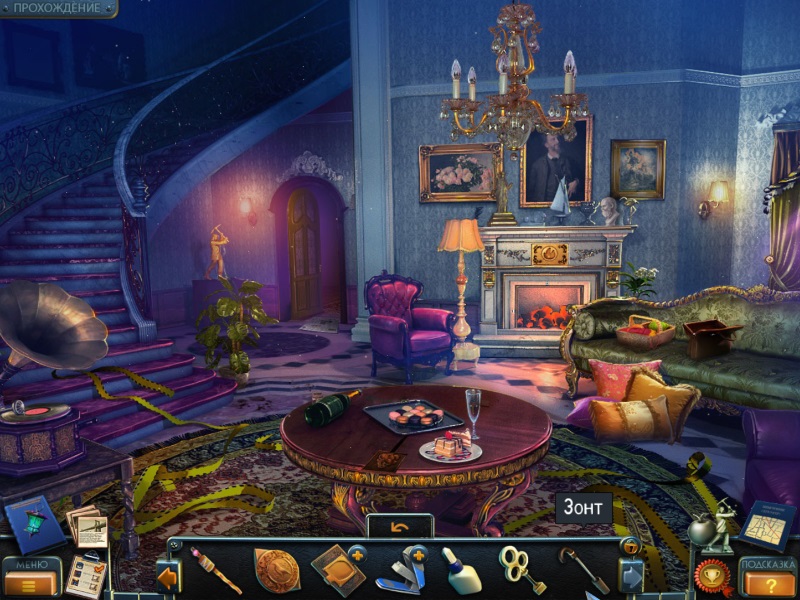Select the glue bottle in inventory
Image resolution: width=800 pixels, height=600 pixels.
tap(461, 570)
